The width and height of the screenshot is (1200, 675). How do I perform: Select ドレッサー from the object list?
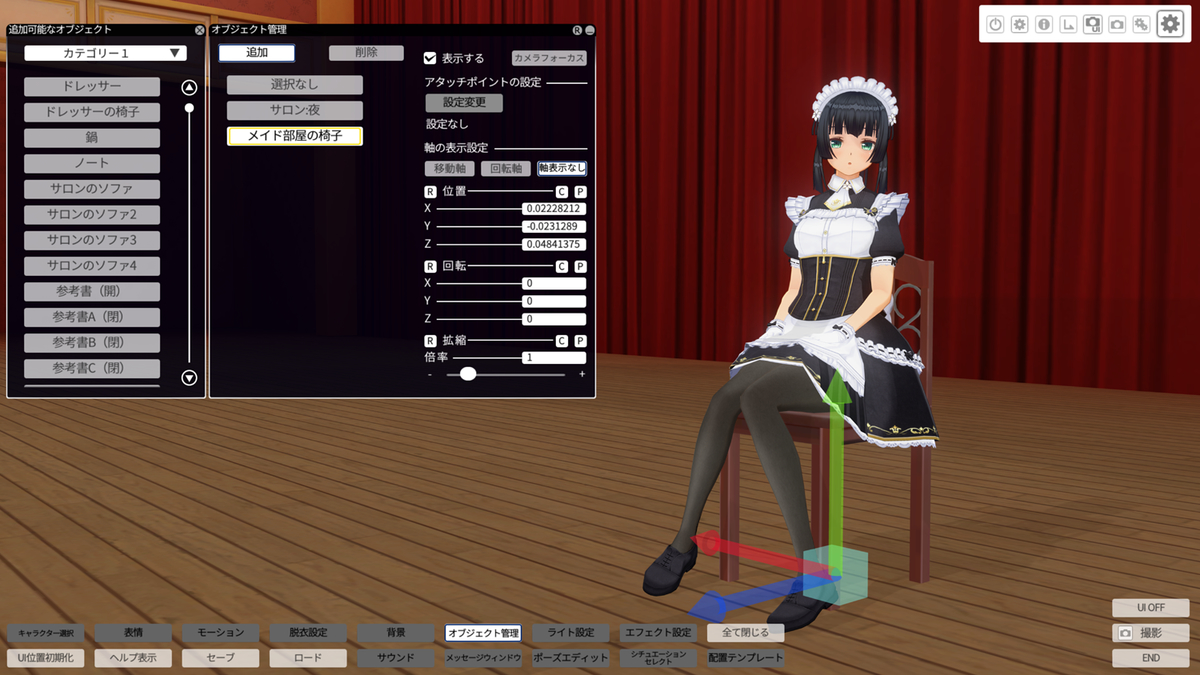(x=92, y=87)
